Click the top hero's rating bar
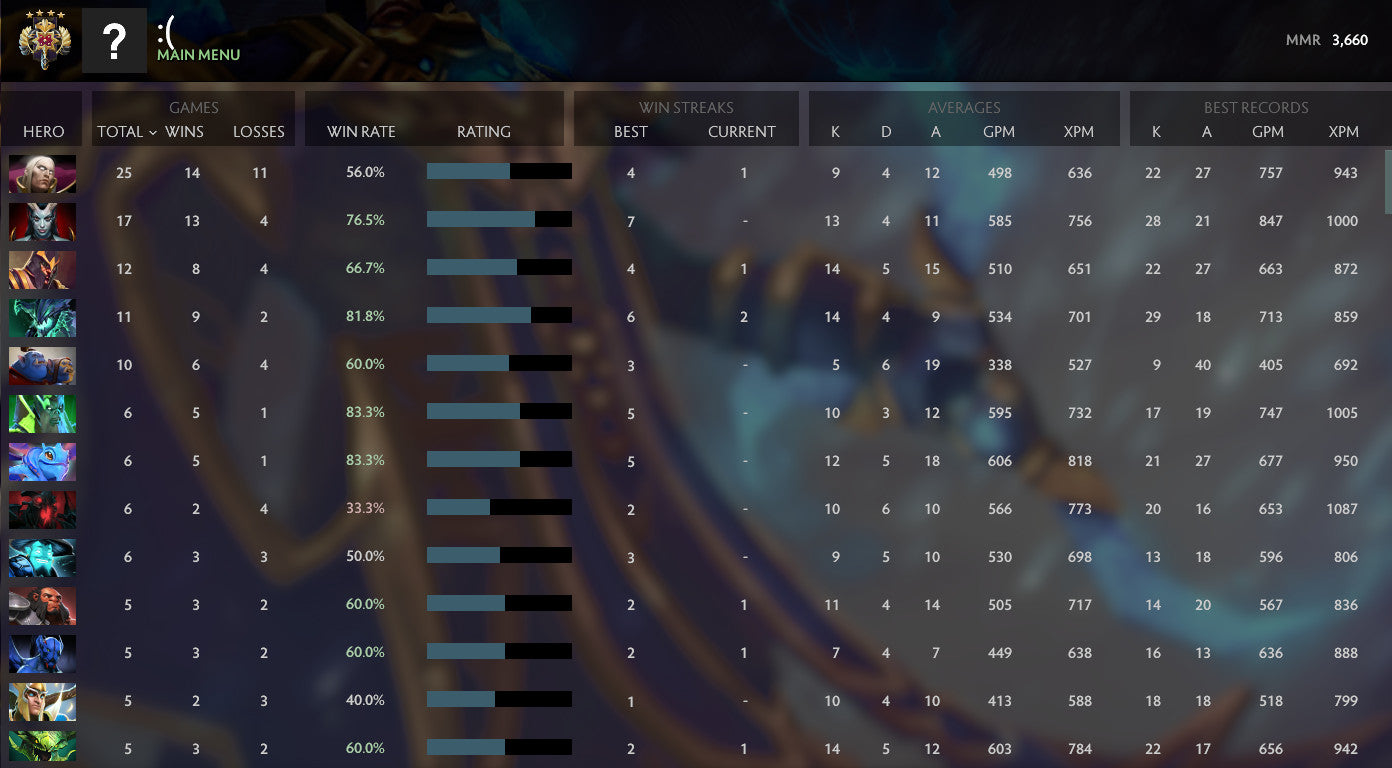 click(x=498, y=172)
